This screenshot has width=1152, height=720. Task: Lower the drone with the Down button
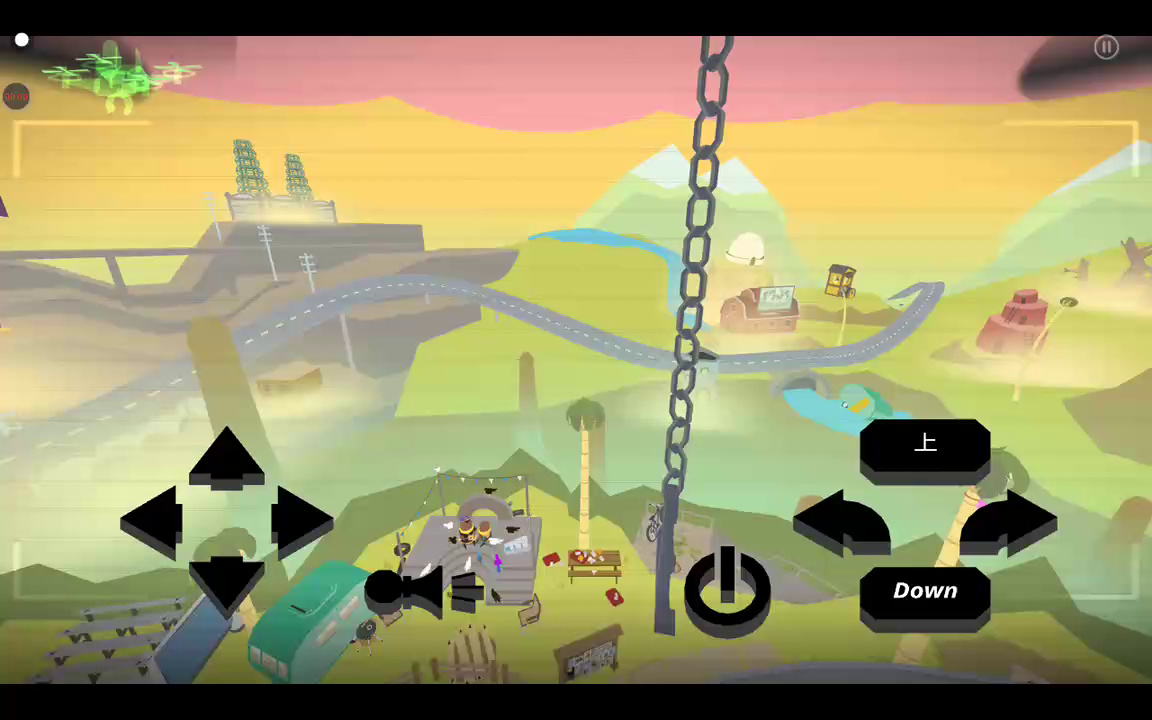tap(925, 594)
